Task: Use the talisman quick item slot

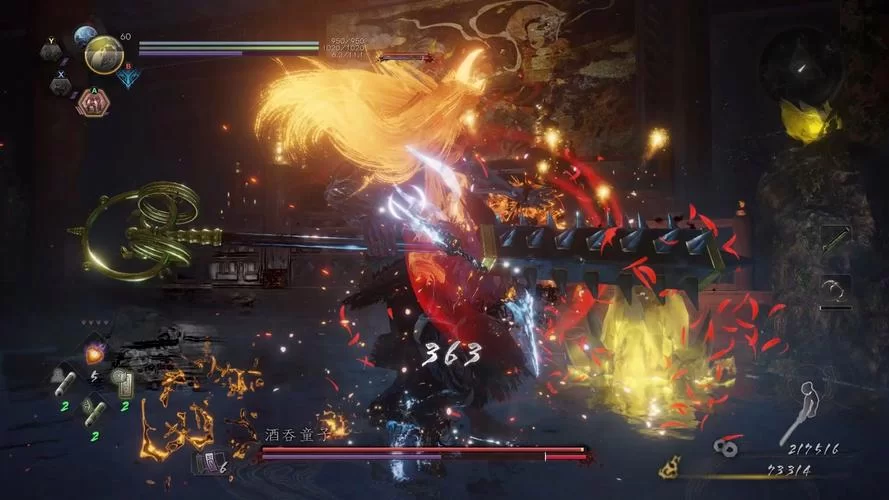Action: point(124,382)
